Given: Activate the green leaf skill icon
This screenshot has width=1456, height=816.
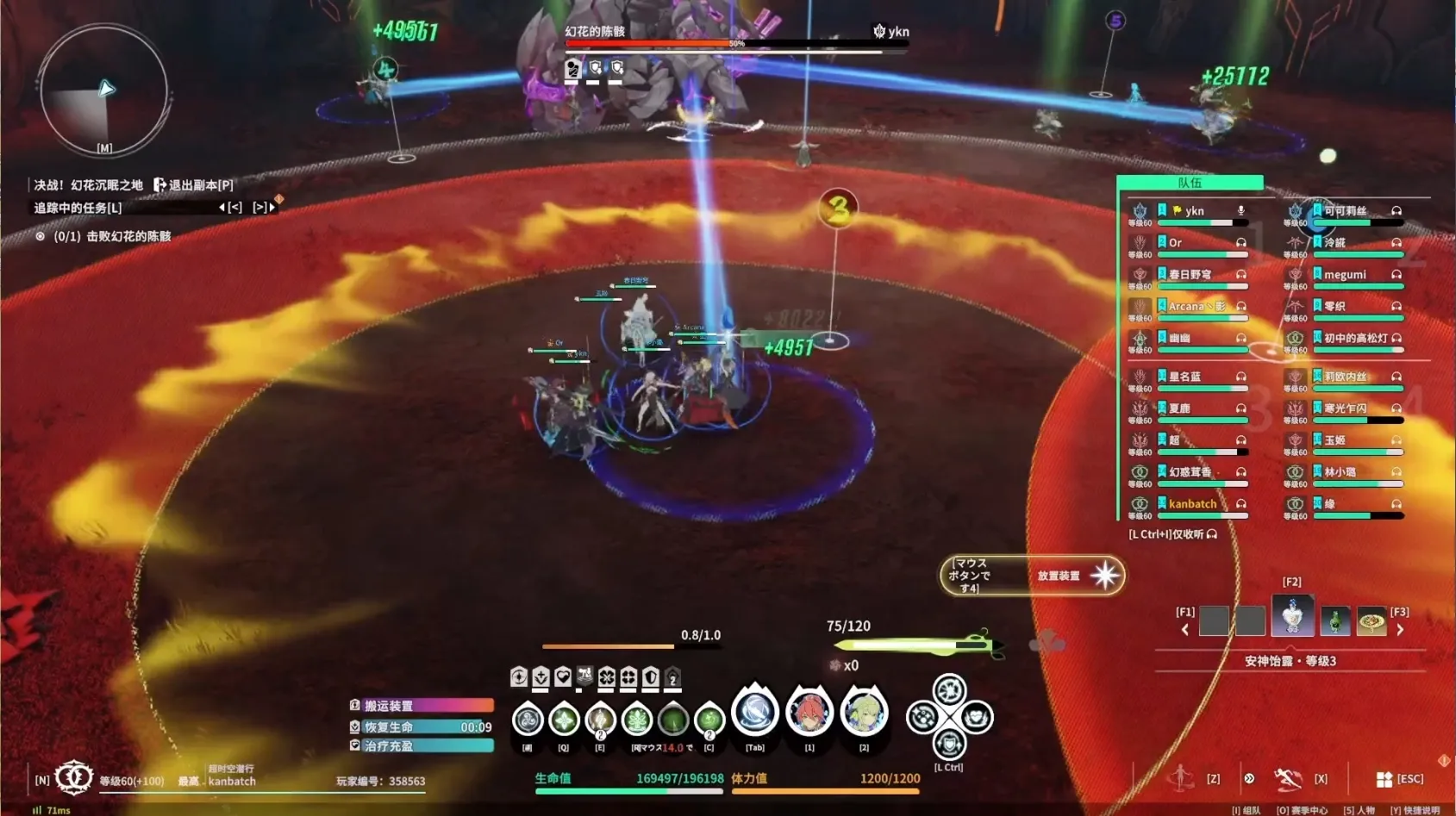Looking at the screenshot, I should tap(637, 719).
